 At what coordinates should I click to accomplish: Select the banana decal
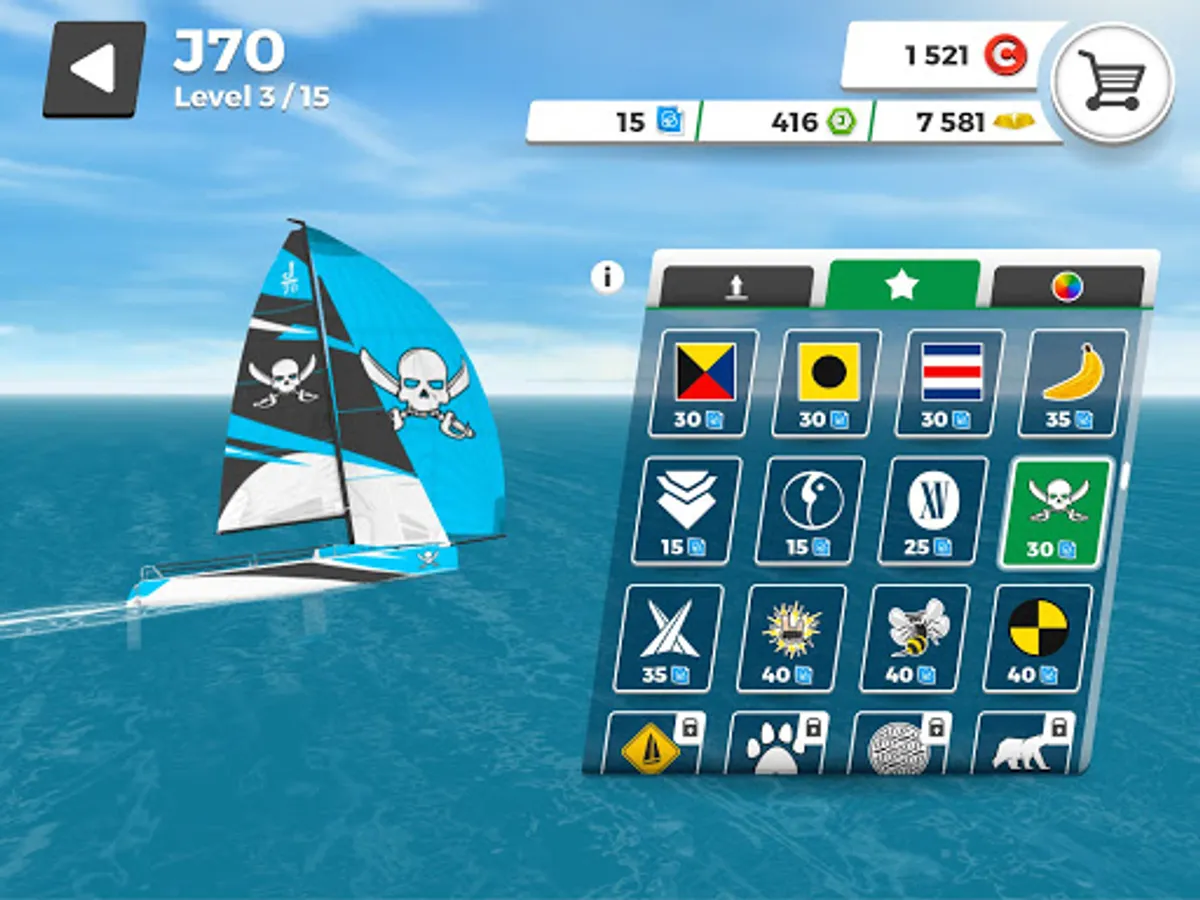pos(1073,382)
